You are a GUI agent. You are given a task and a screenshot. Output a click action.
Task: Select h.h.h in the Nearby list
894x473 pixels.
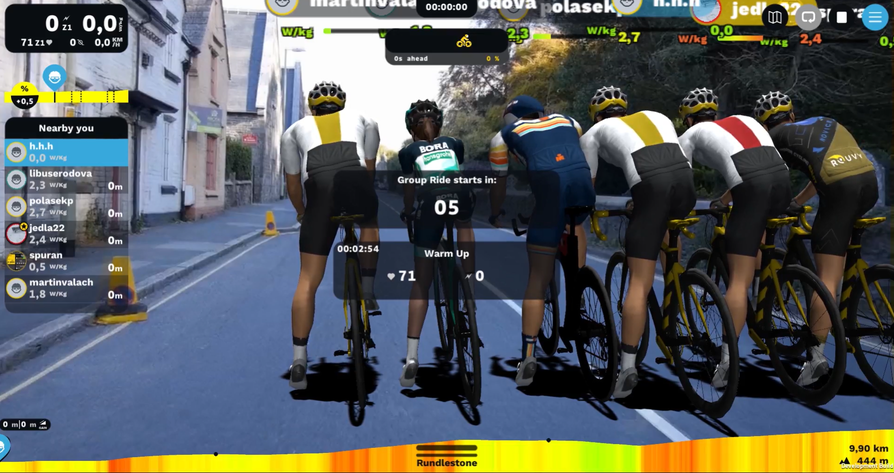click(67, 152)
